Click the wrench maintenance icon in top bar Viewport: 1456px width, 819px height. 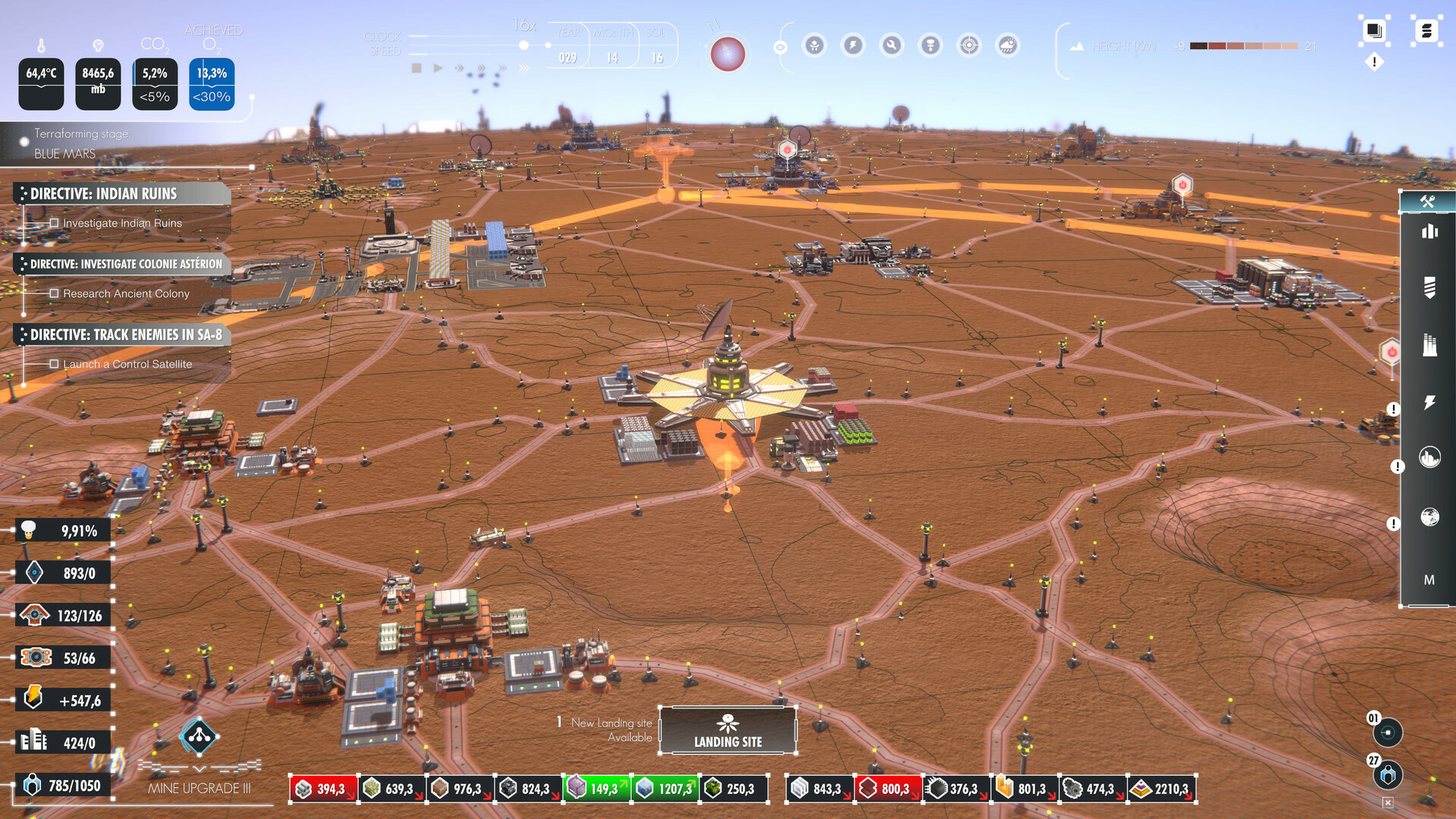pos(892,45)
